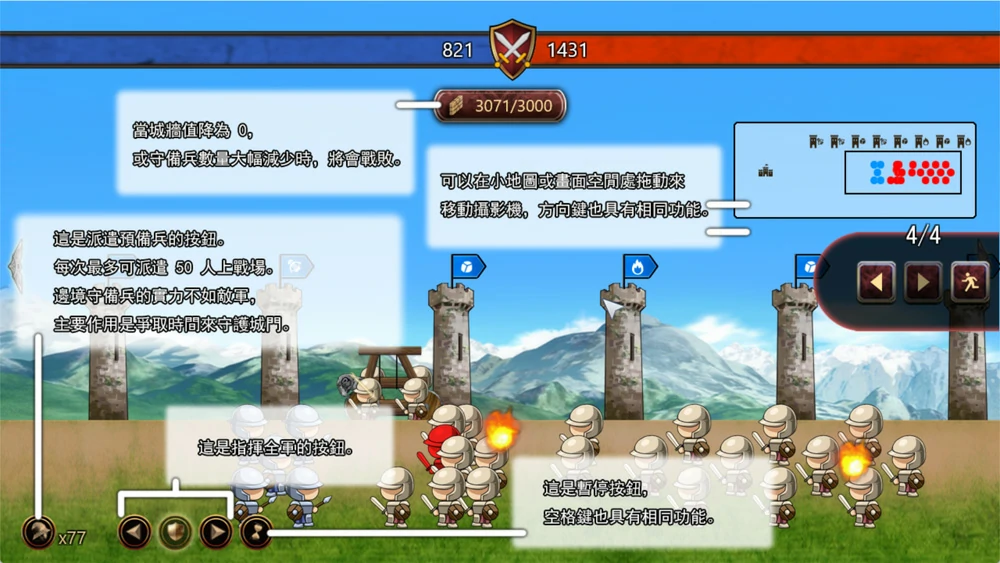Go to the previous tutorial page

[x=876, y=283]
